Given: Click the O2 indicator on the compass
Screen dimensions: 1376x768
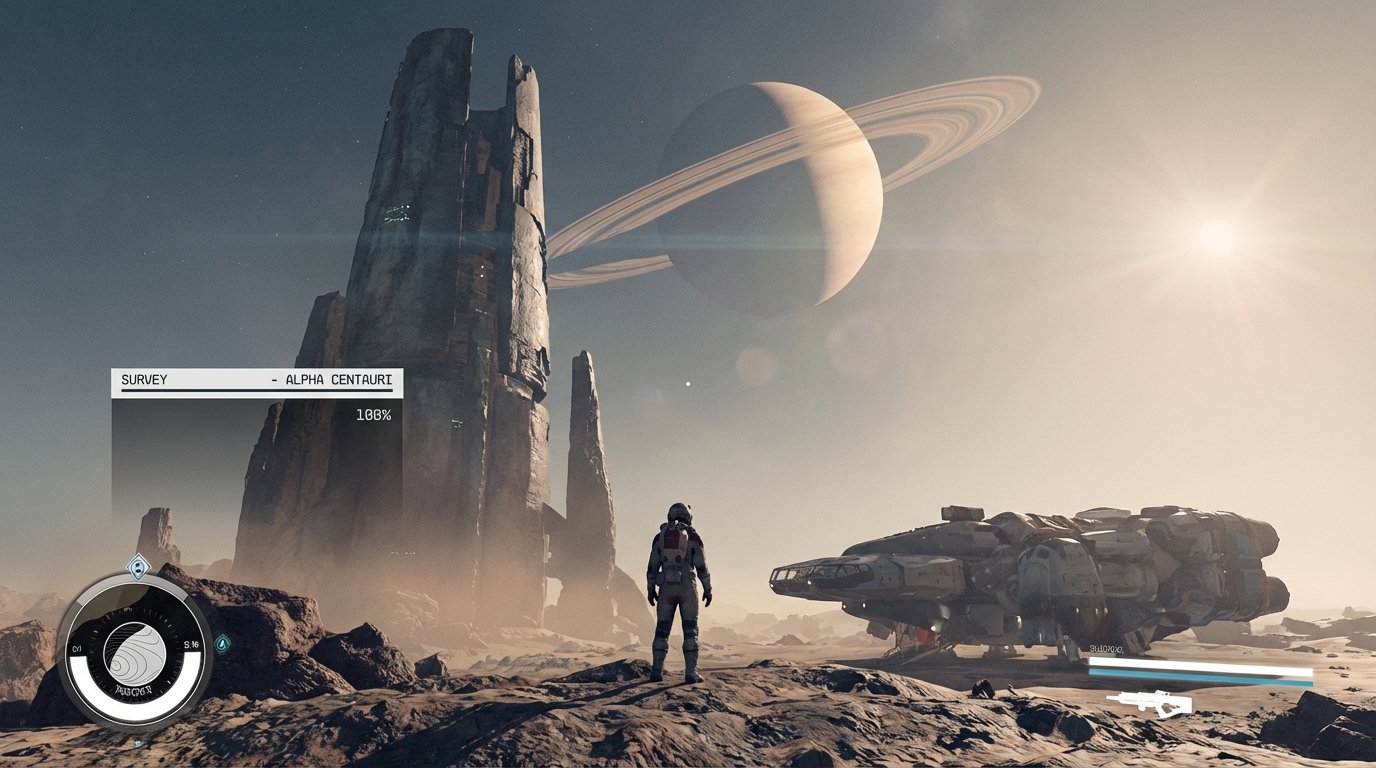Looking at the screenshot, I should pos(76,647).
